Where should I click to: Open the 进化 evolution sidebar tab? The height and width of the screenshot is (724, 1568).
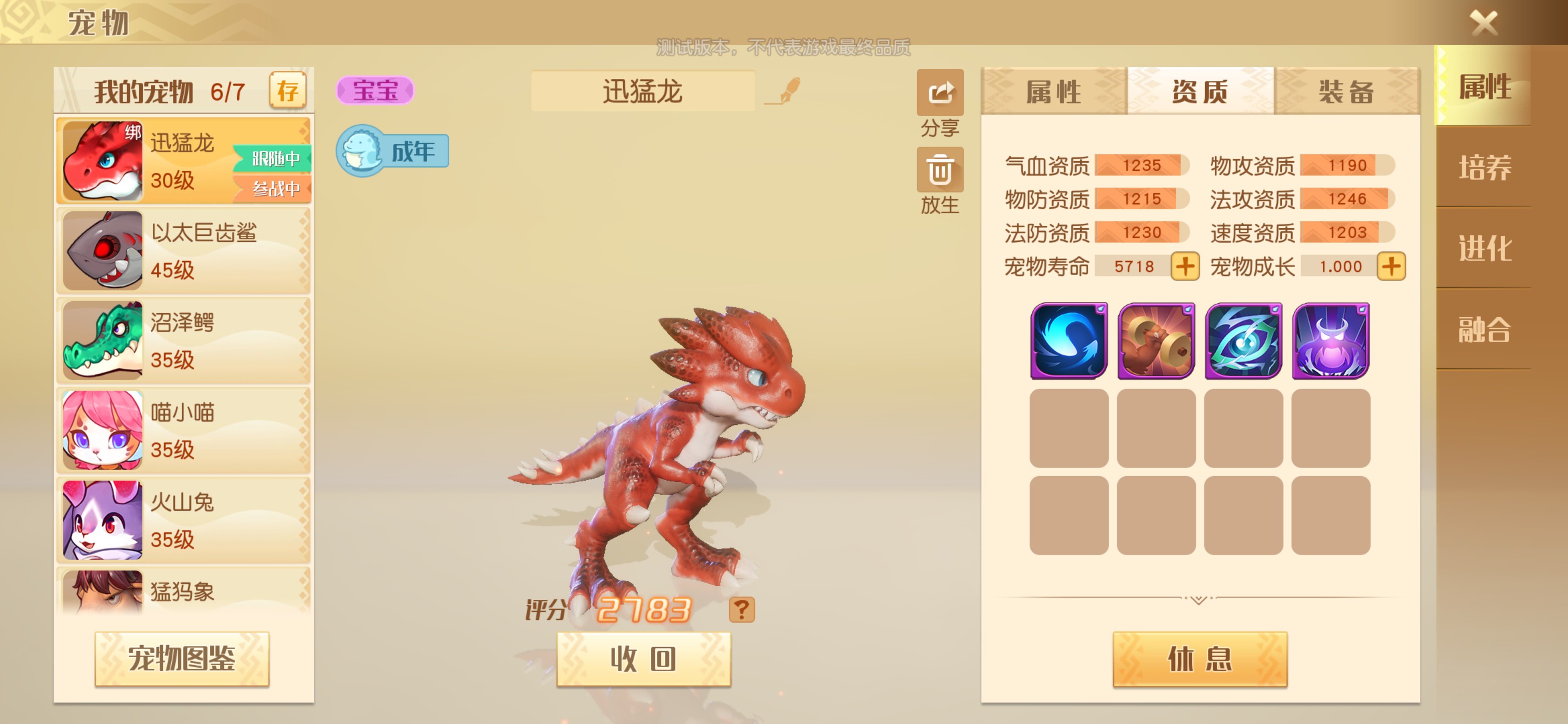pos(1486,248)
